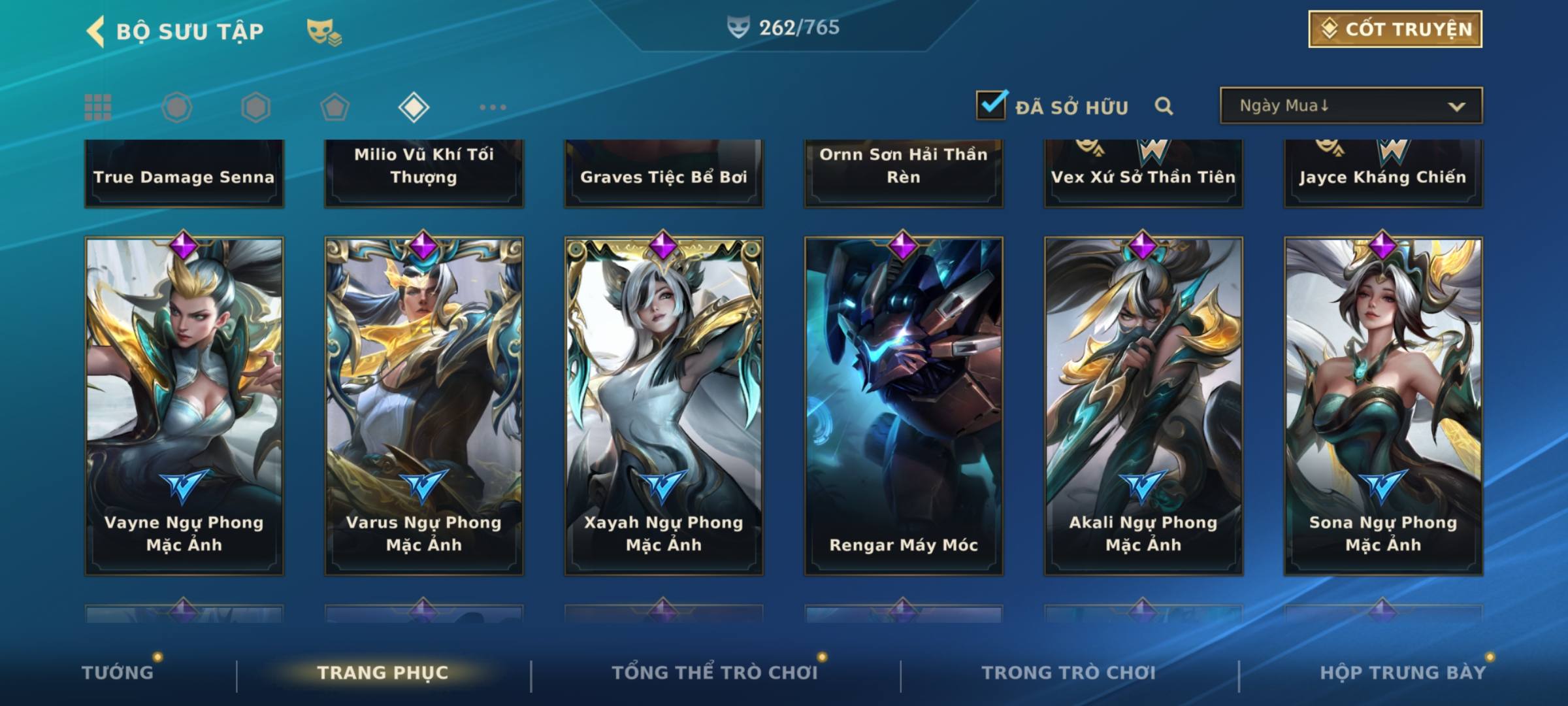View Sona Ngự Phong Mặc Ảnh skin
Viewport: 1568px width, 706px height.
pos(1383,405)
